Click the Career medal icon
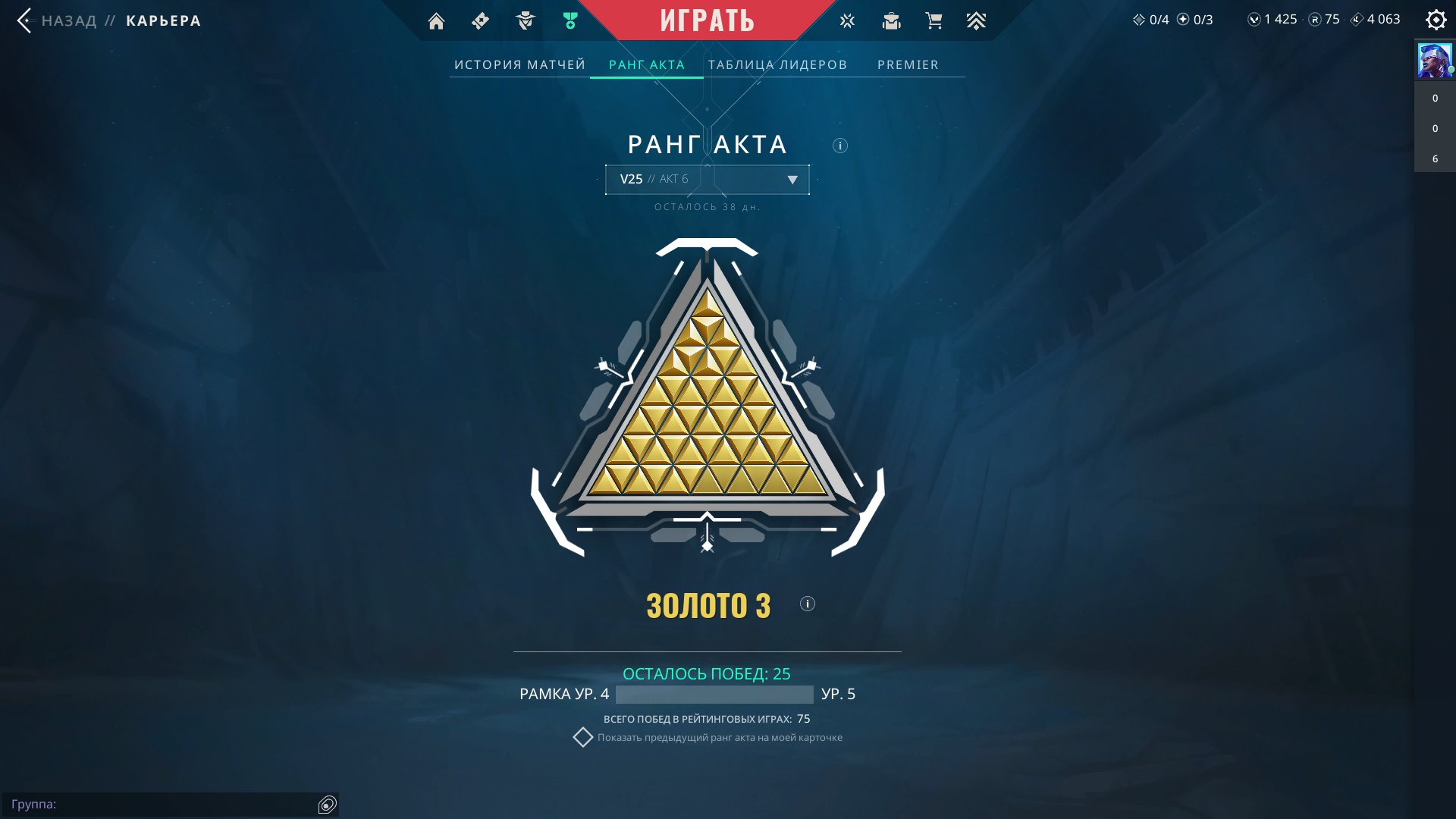The image size is (1456, 819). (569, 20)
